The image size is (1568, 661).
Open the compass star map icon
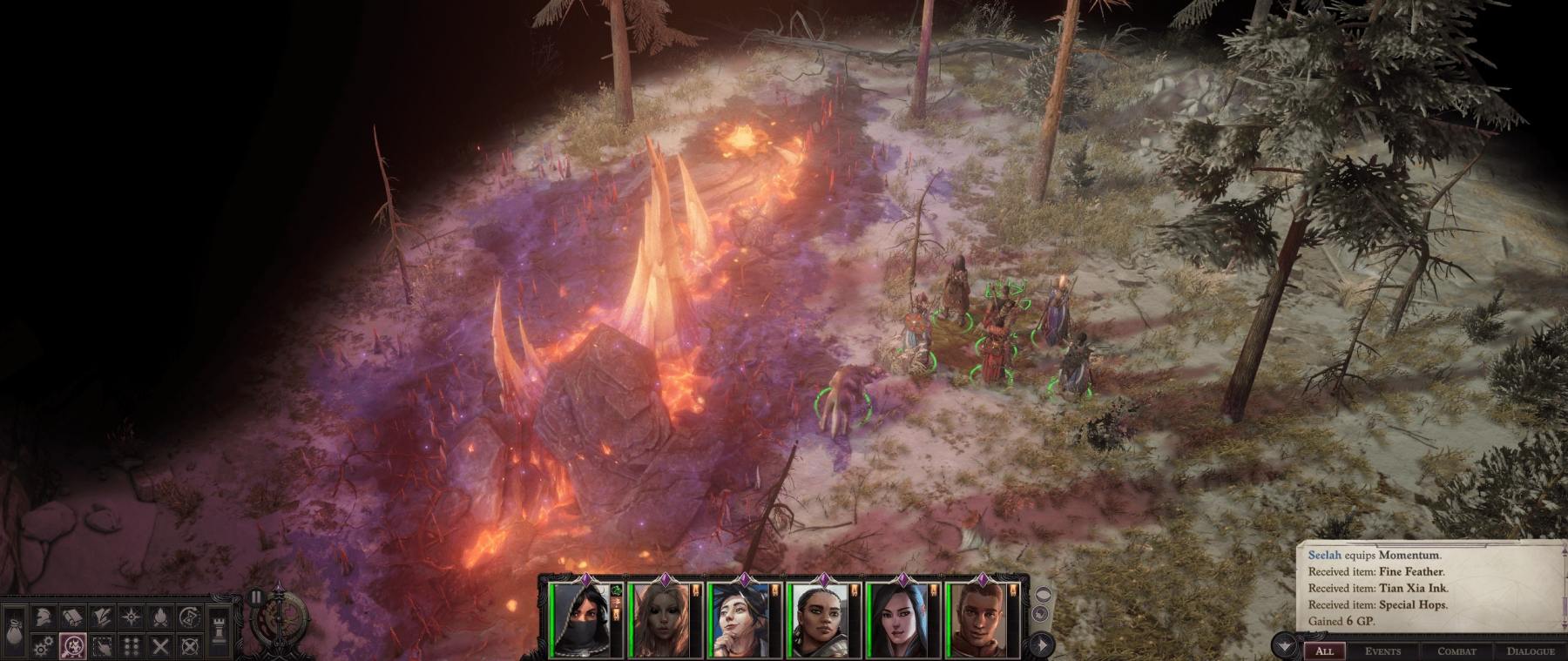coord(132,617)
